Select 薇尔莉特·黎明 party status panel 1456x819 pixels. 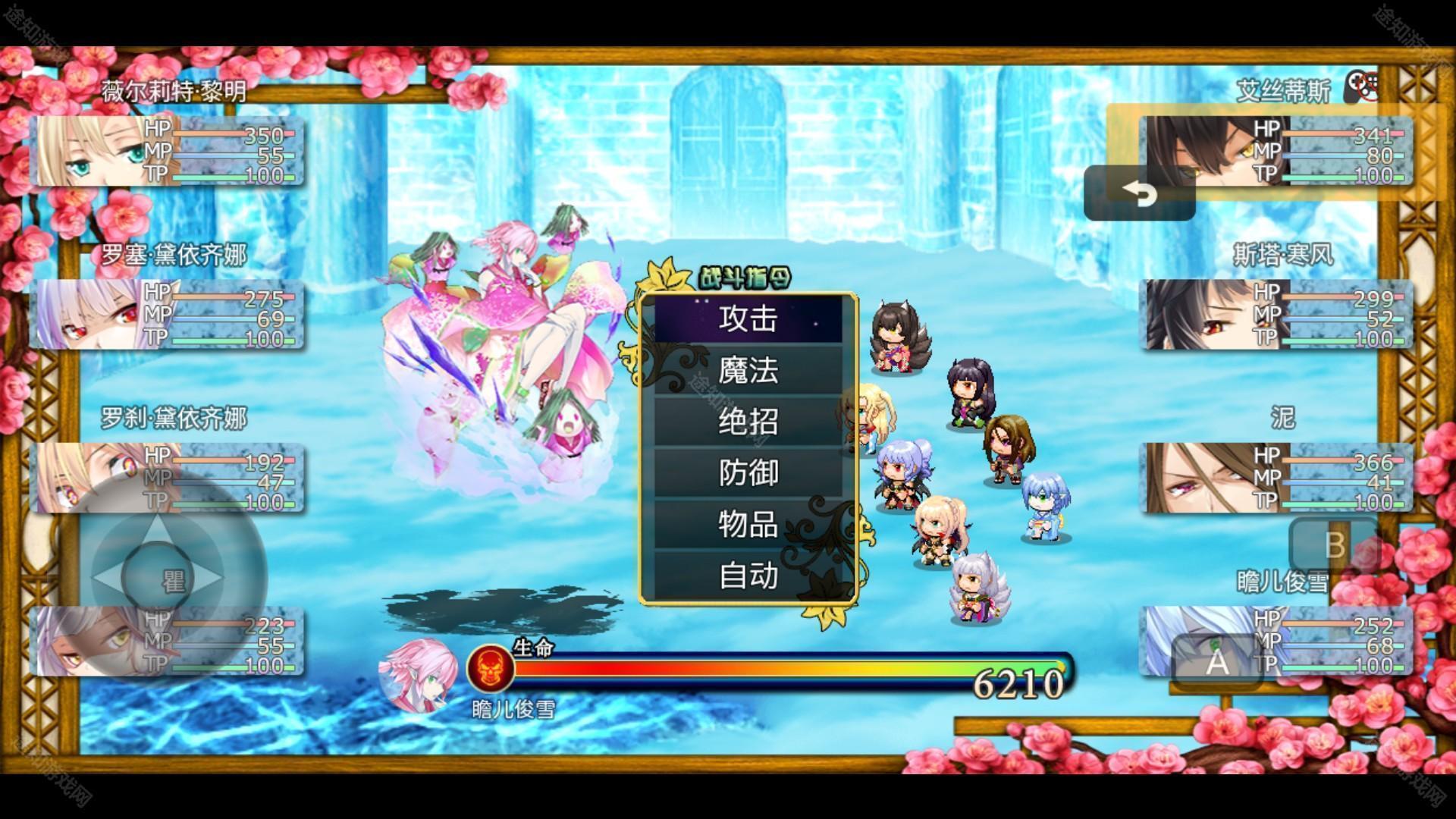[168, 152]
